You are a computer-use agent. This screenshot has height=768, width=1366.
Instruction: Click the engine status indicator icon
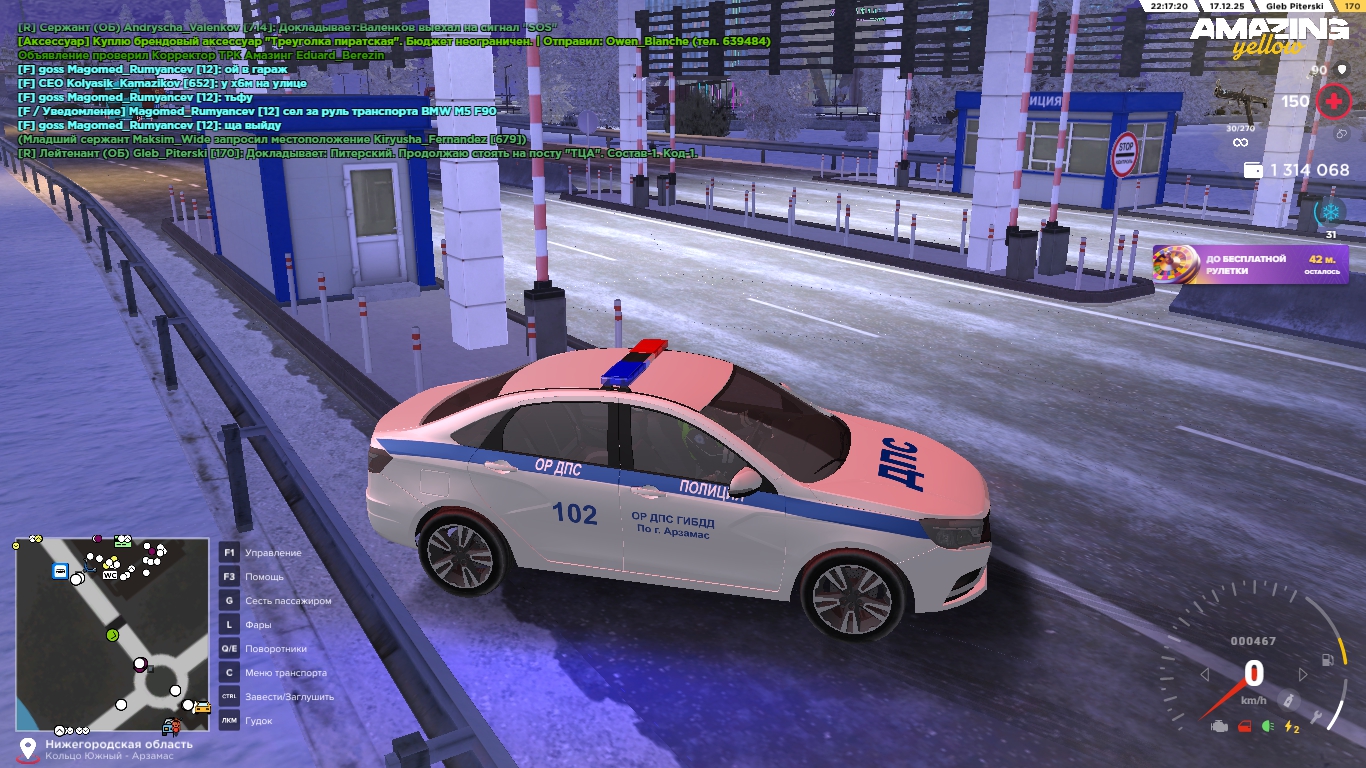tap(1218, 727)
